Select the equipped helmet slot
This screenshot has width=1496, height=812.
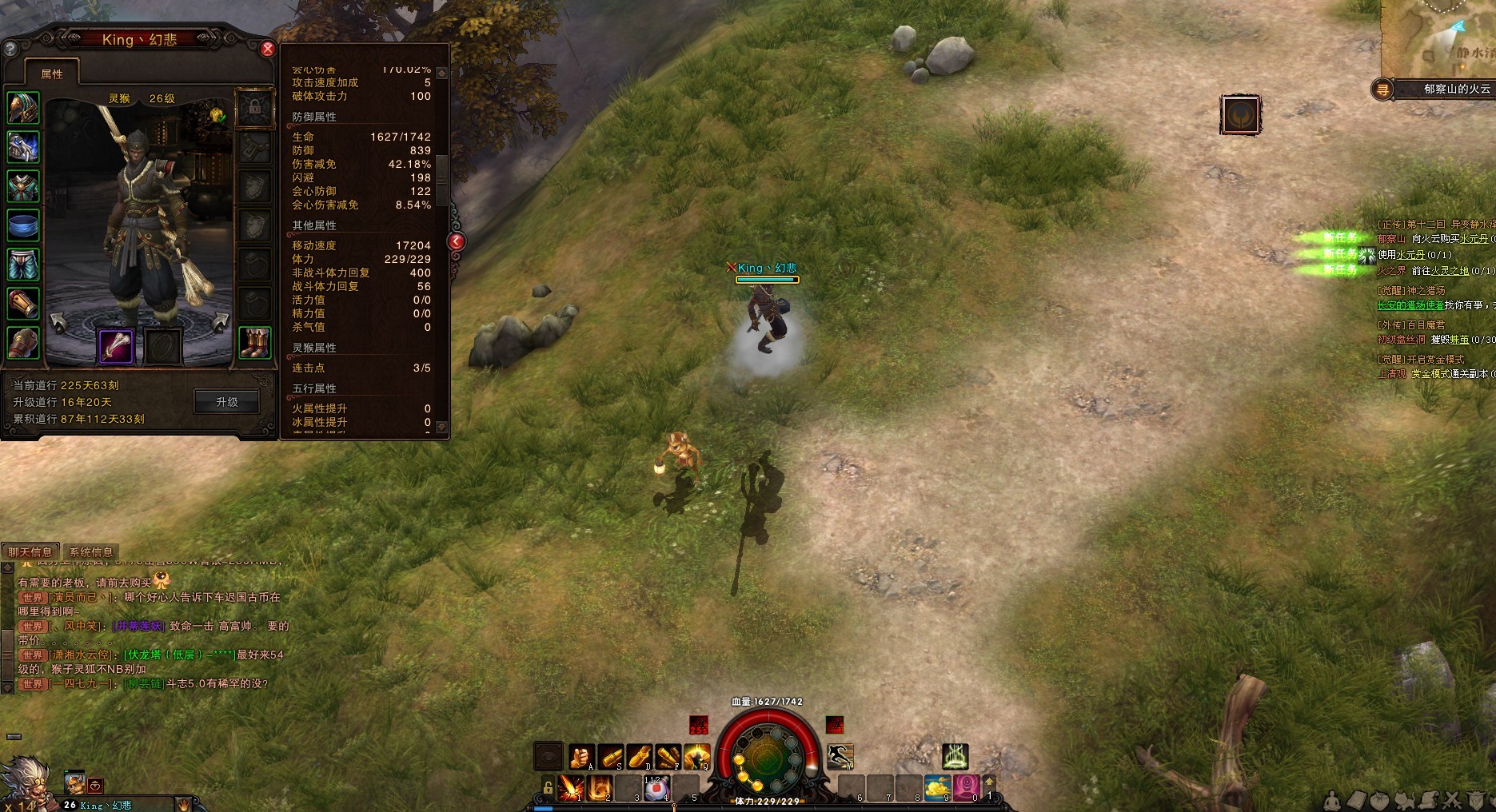(x=23, y=108)
